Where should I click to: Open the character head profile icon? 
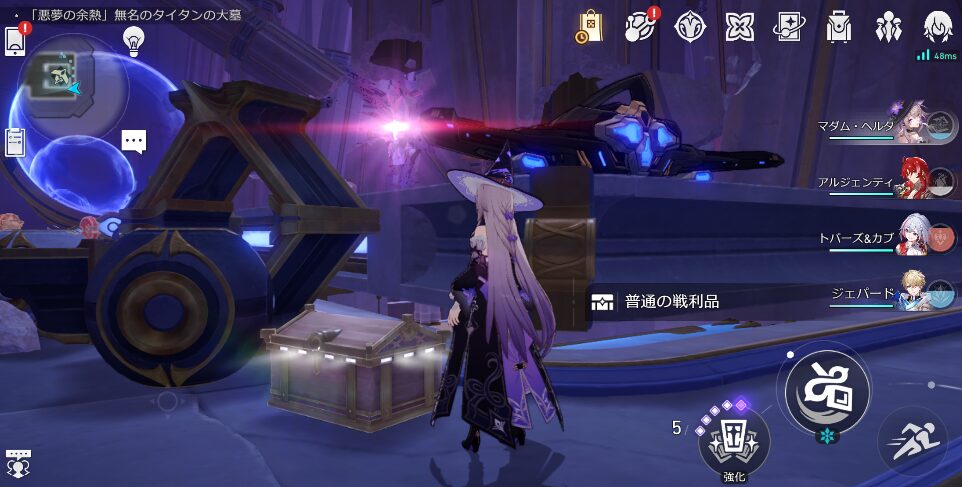tap(938, 26)
